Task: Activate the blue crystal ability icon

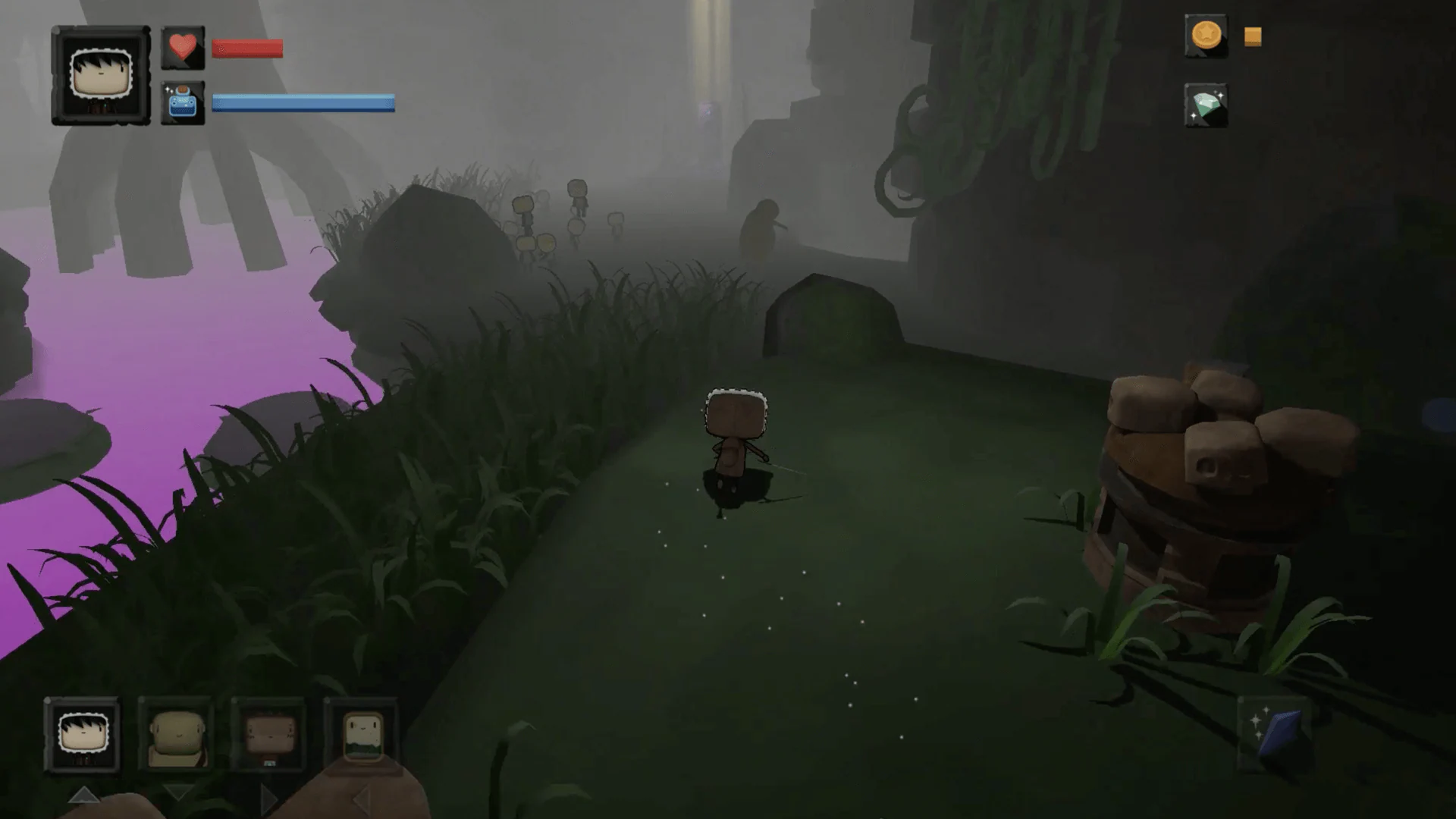Action: [1276, 732]
